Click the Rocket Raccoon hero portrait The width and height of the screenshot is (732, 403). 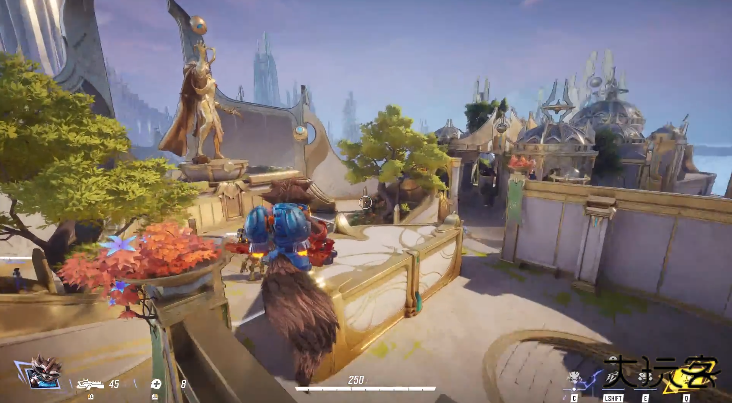coord(43,372)
